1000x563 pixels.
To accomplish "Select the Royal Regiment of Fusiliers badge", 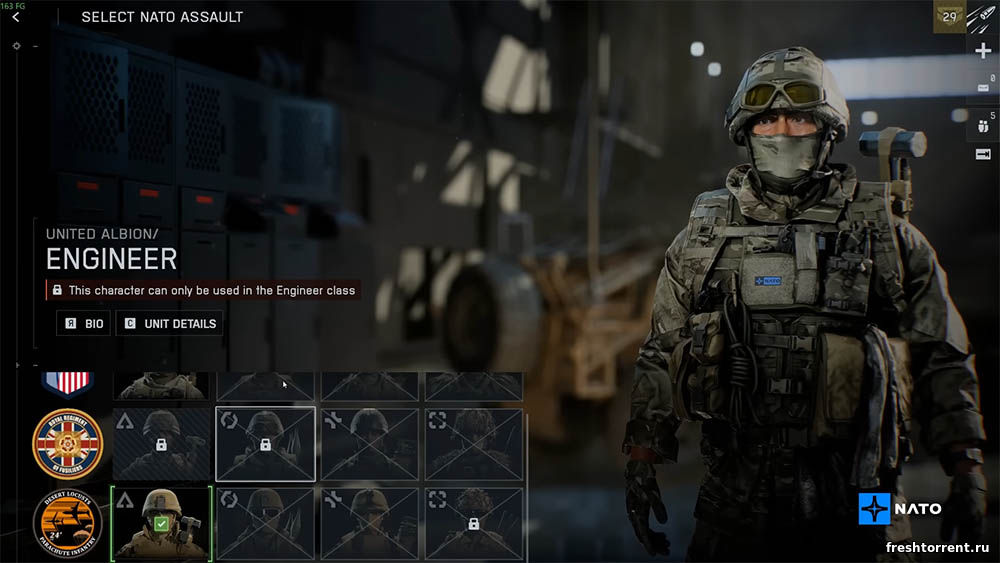I will [x=67, y=442].
